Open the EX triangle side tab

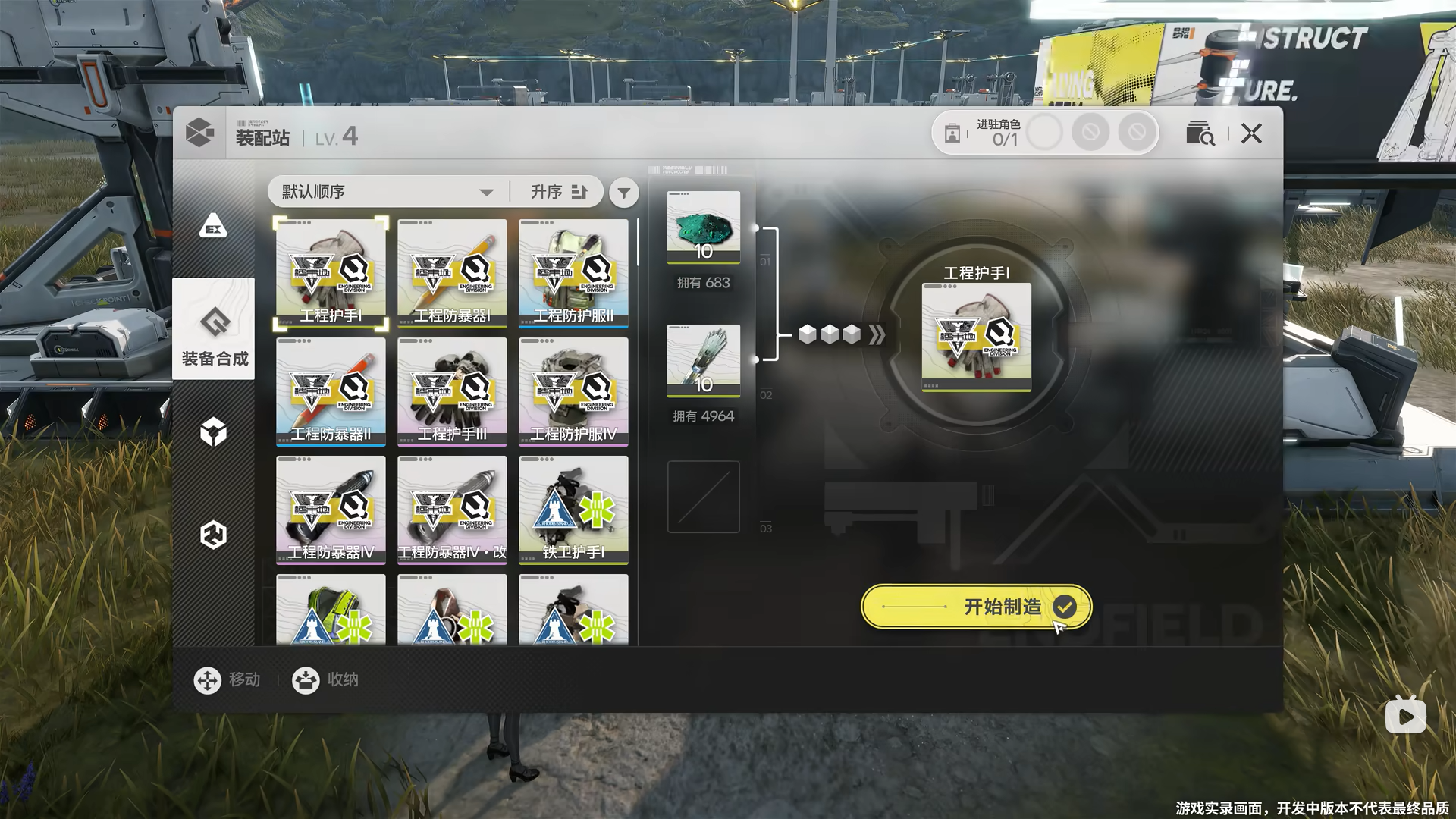click(213, 227)
